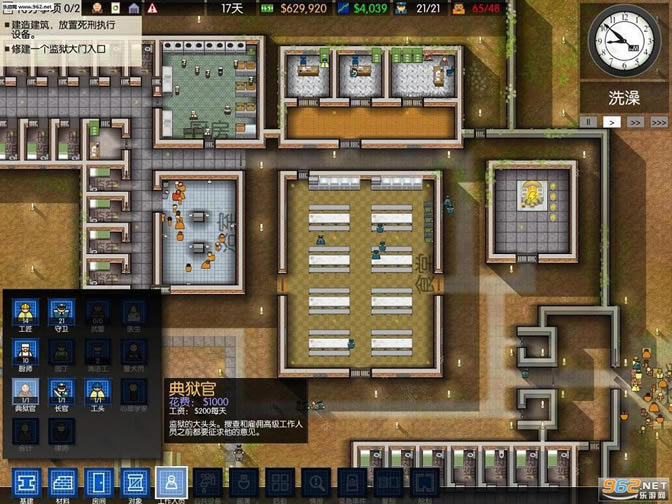
Task: Open the 房间 rooms menu
Action: [x=97, y=483]
